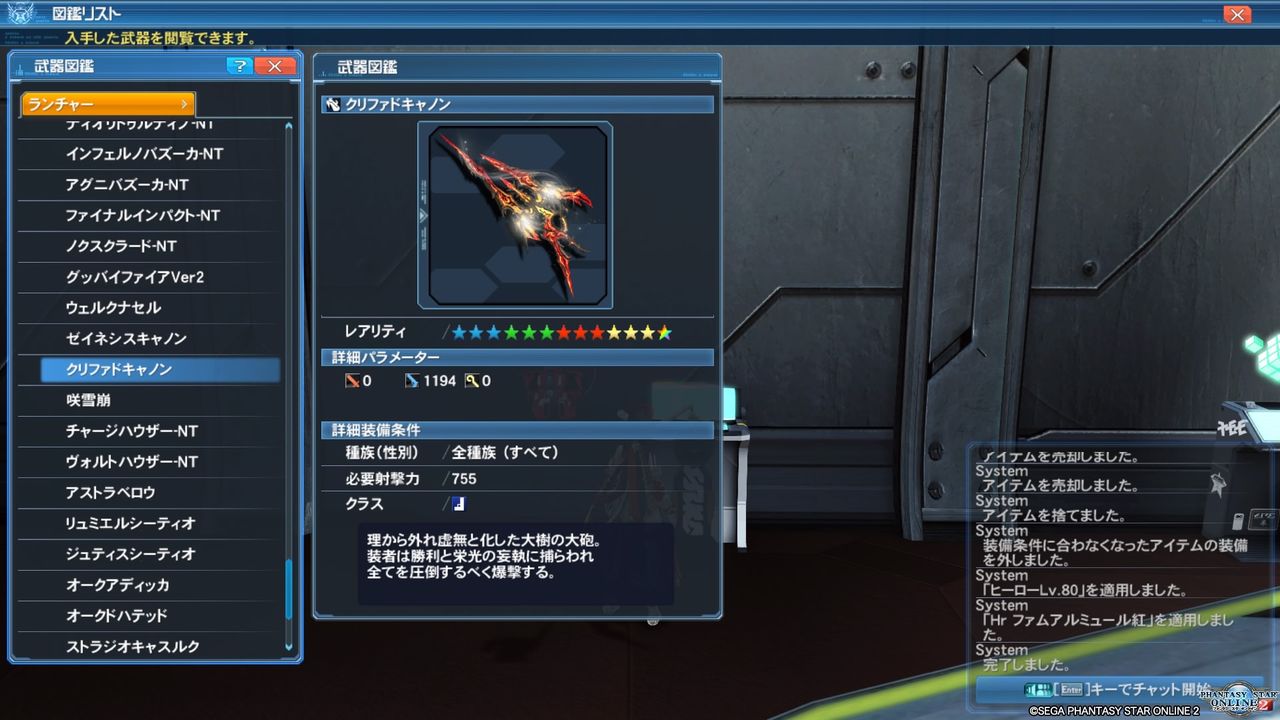Click the yellow technique power icon
1280x720 pixels.
coord(470,380)
